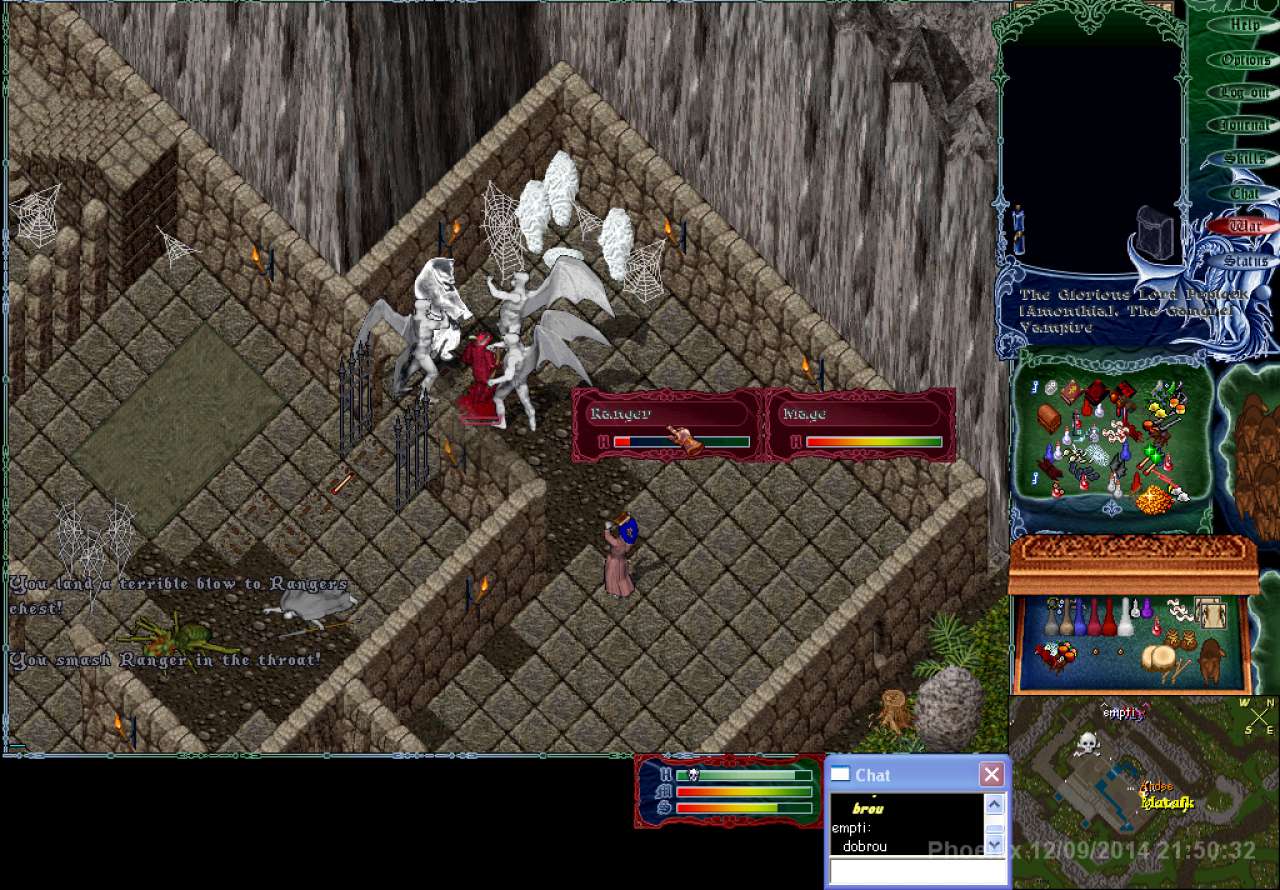This screenshot has width=1280, height=890.
Task: Open the Journal
Action: pos(1244,126)
